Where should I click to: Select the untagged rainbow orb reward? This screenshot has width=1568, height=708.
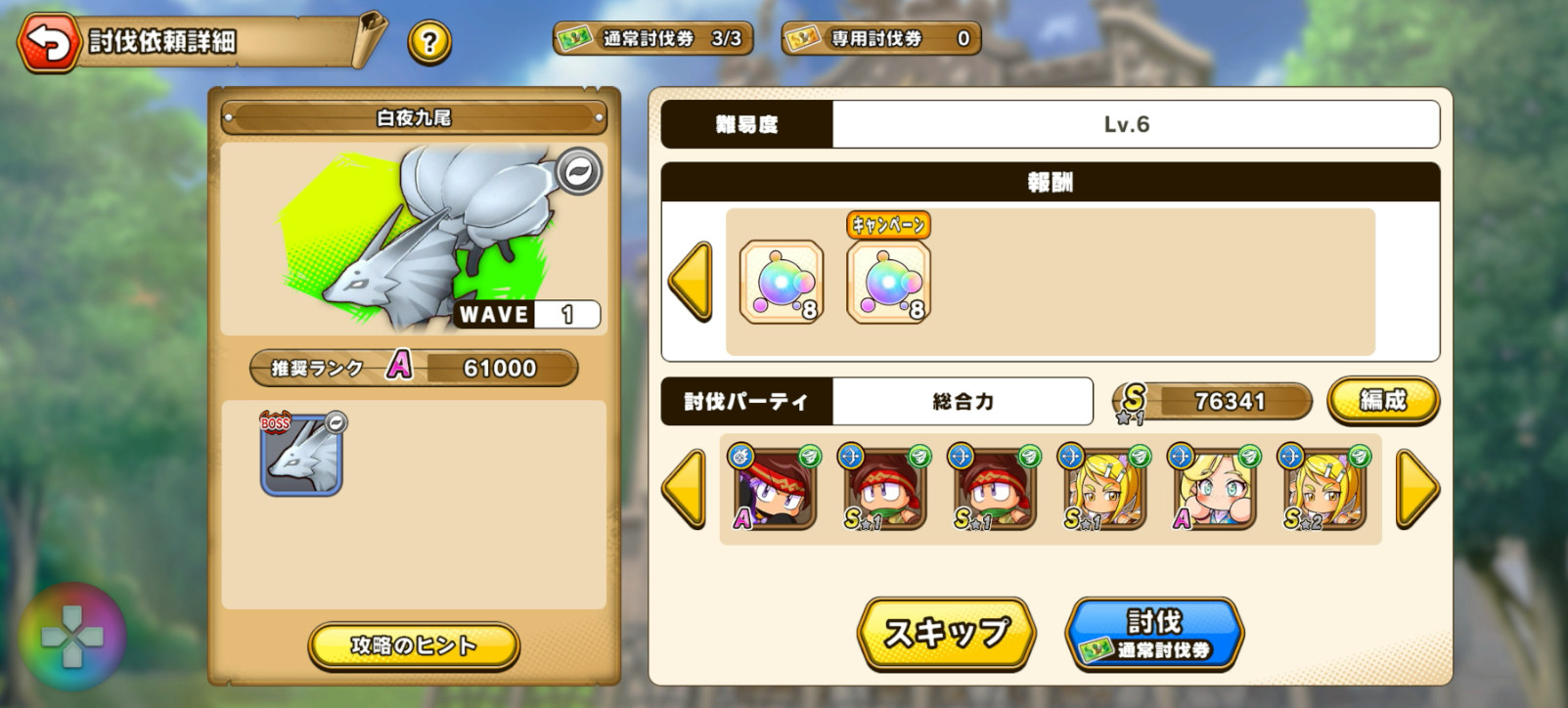tap(781, 282)
